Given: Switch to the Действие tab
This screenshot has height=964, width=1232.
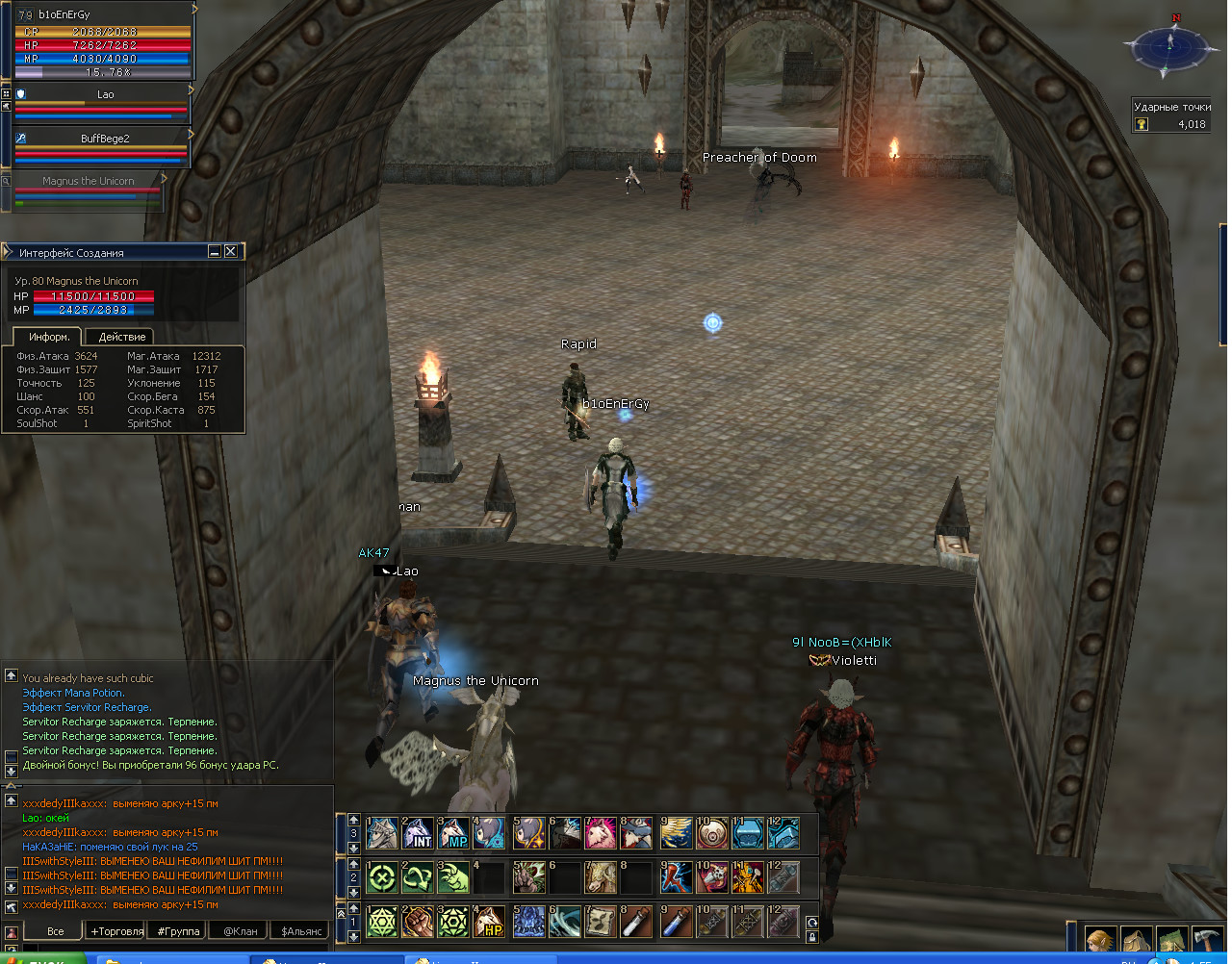Looking at the screenshot, I should coord(122,337).
